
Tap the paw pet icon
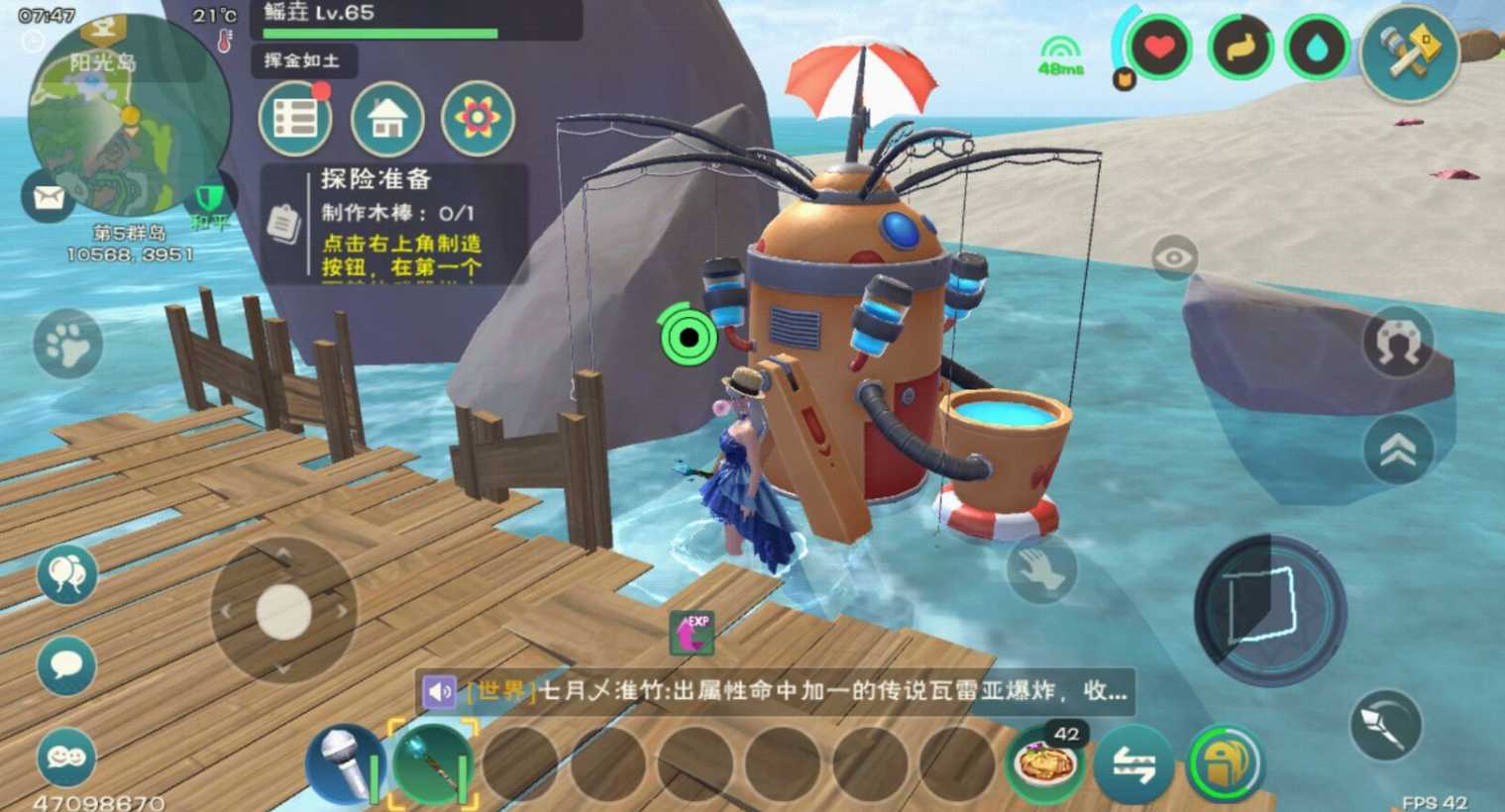pyautogui.click(x=67, y=342)
